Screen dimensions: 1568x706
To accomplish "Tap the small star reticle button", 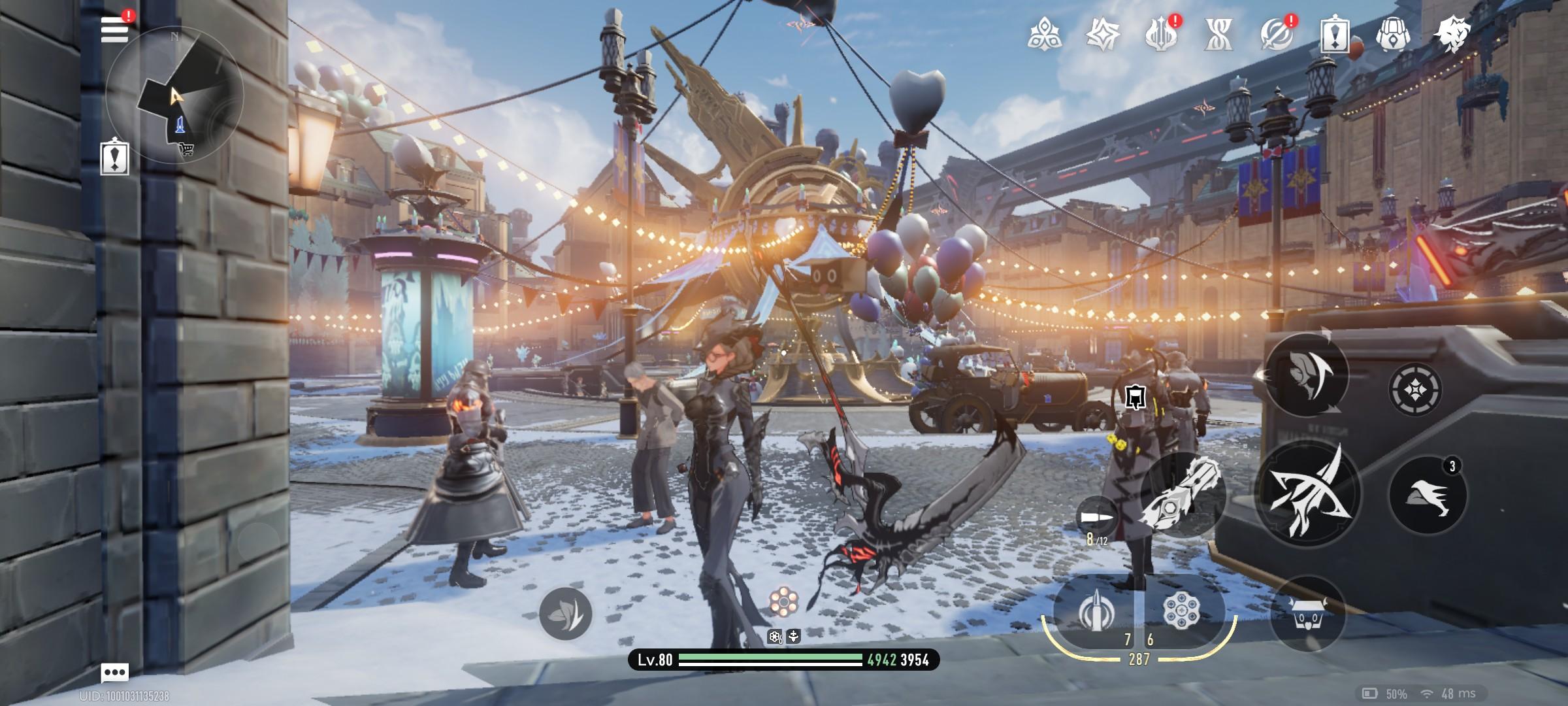I will tap(1415, 390).
